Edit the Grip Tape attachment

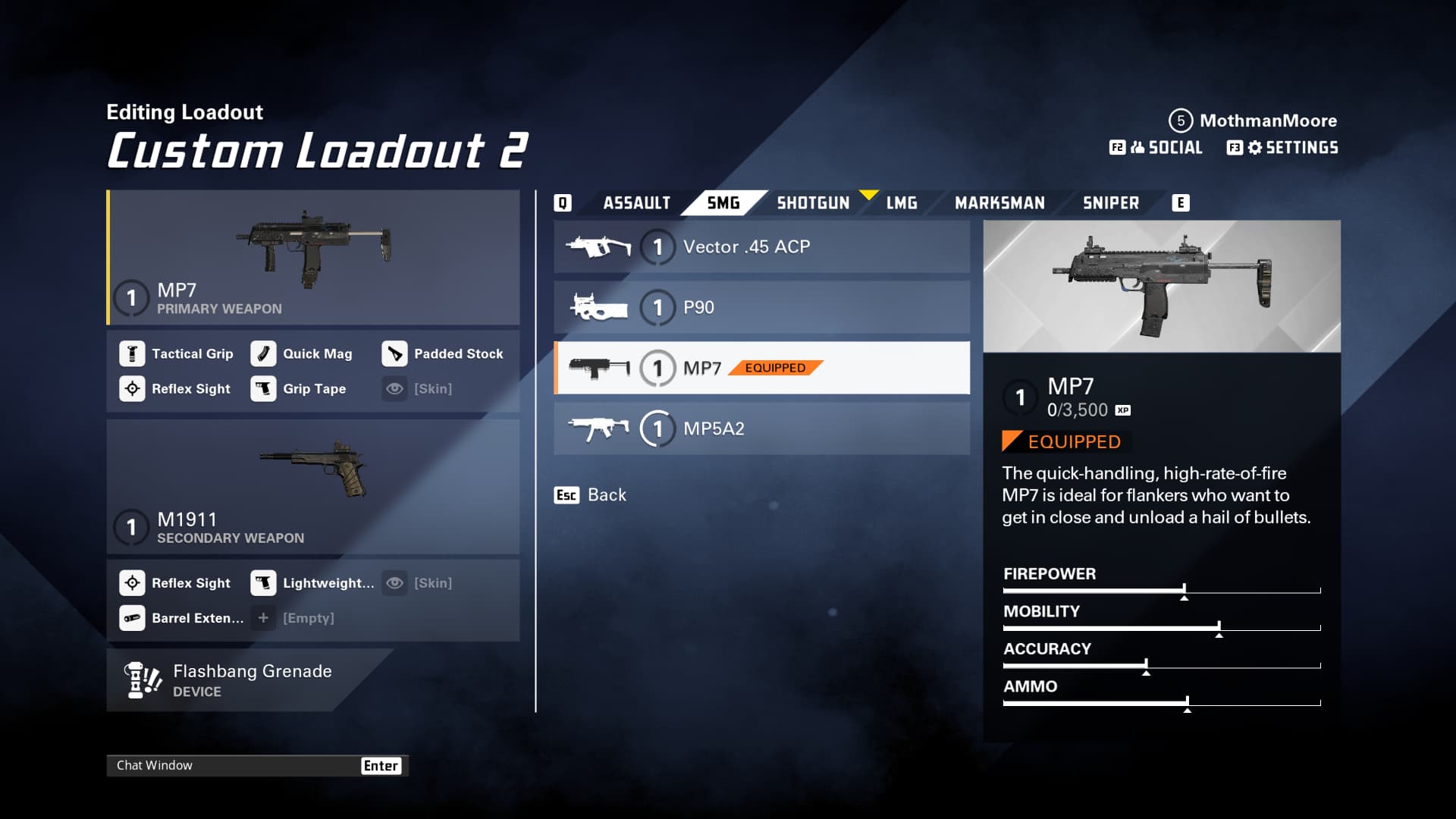tap(300, 389)
